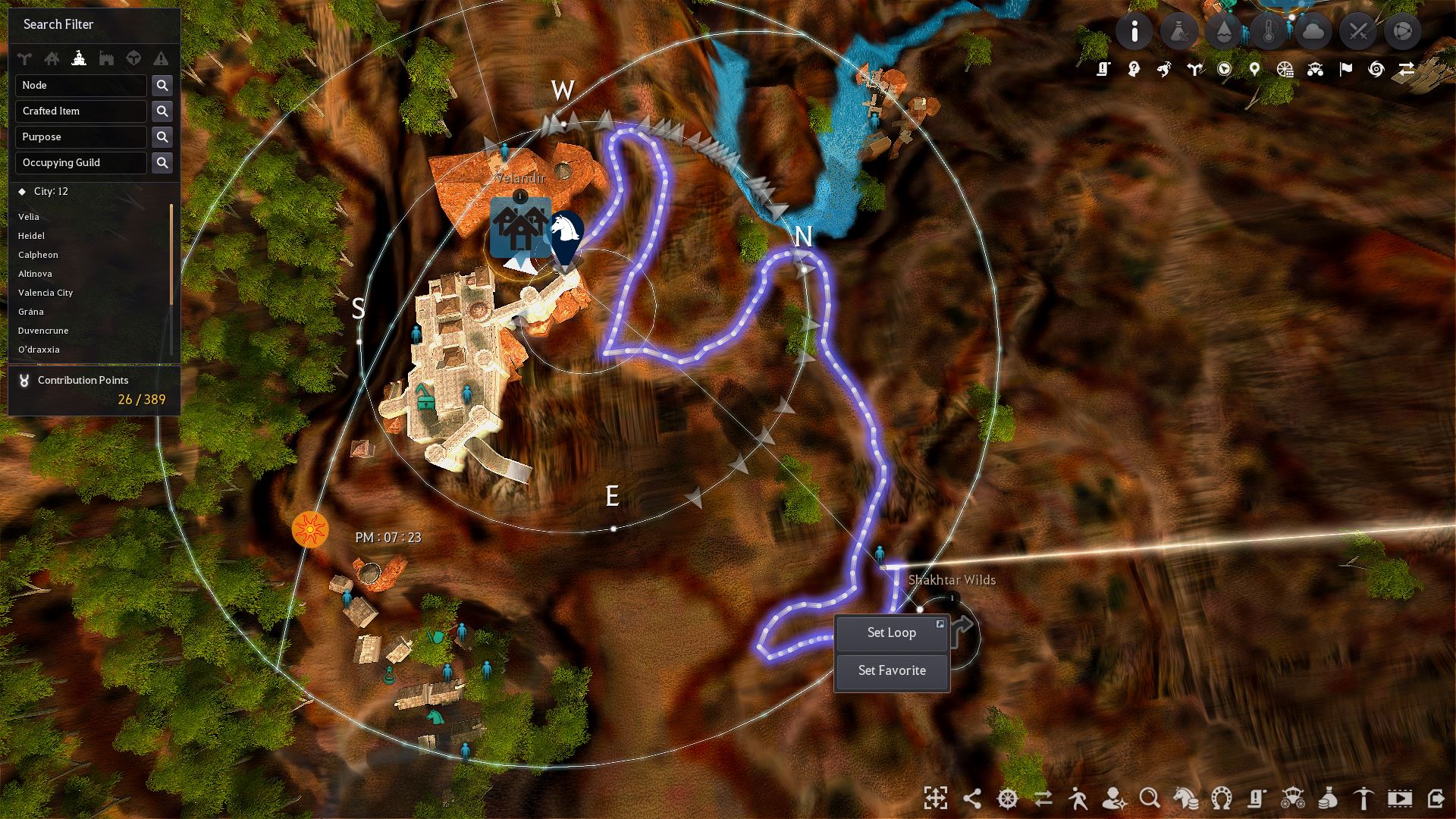Image resolution: width=1456 pixels, height=819 pixels.
Task: Click the ship wheel icon in bottom toolbar
Action: coord(1006,799)
